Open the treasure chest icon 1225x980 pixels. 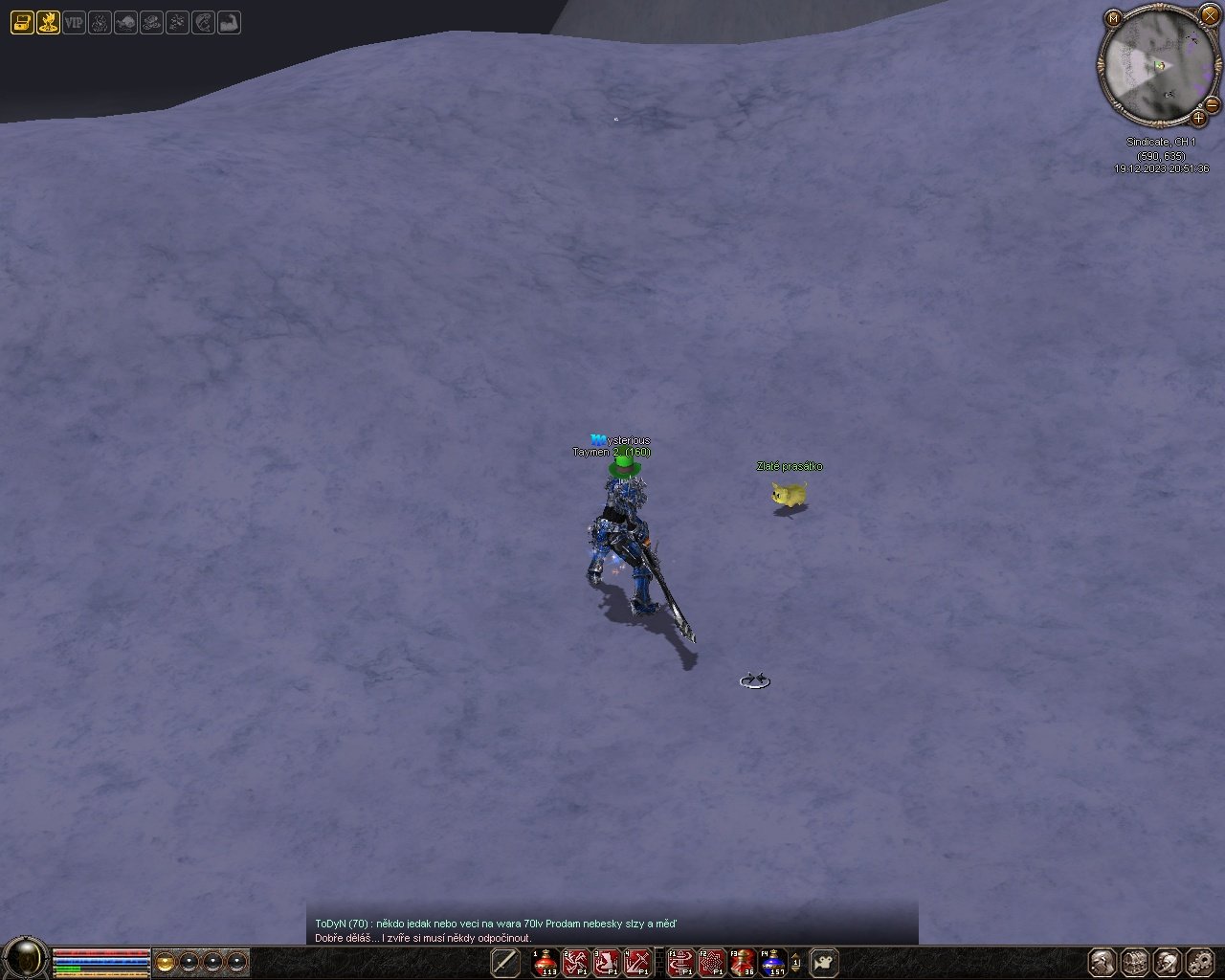pos(21,22)
